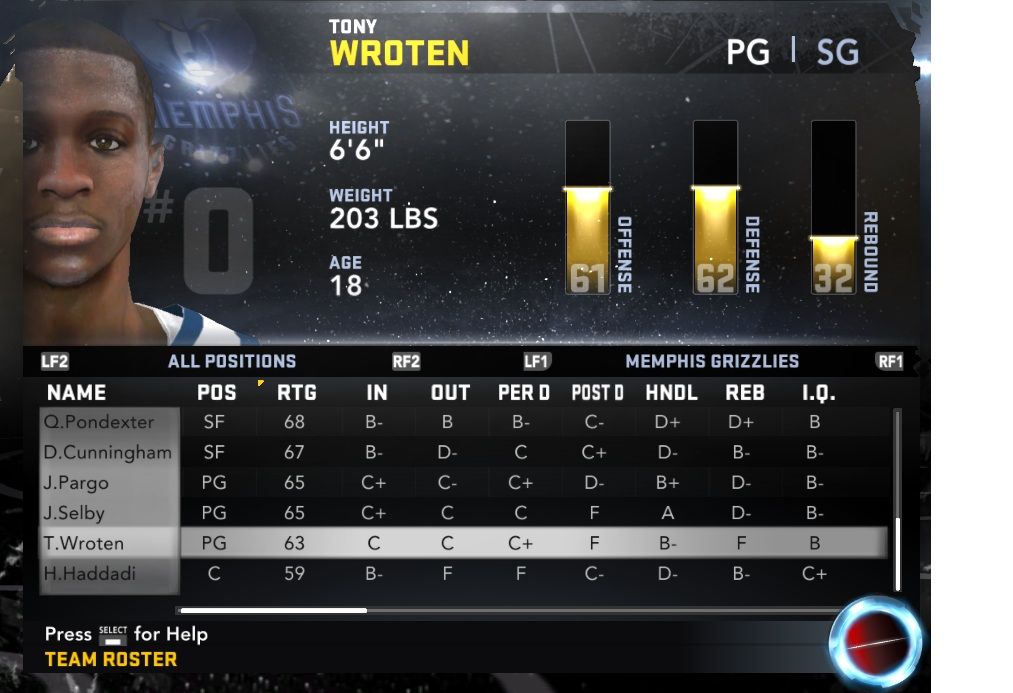Sort by the I.Q. column header
This screenshot has width=1013, height=693.
click(817, 393)
